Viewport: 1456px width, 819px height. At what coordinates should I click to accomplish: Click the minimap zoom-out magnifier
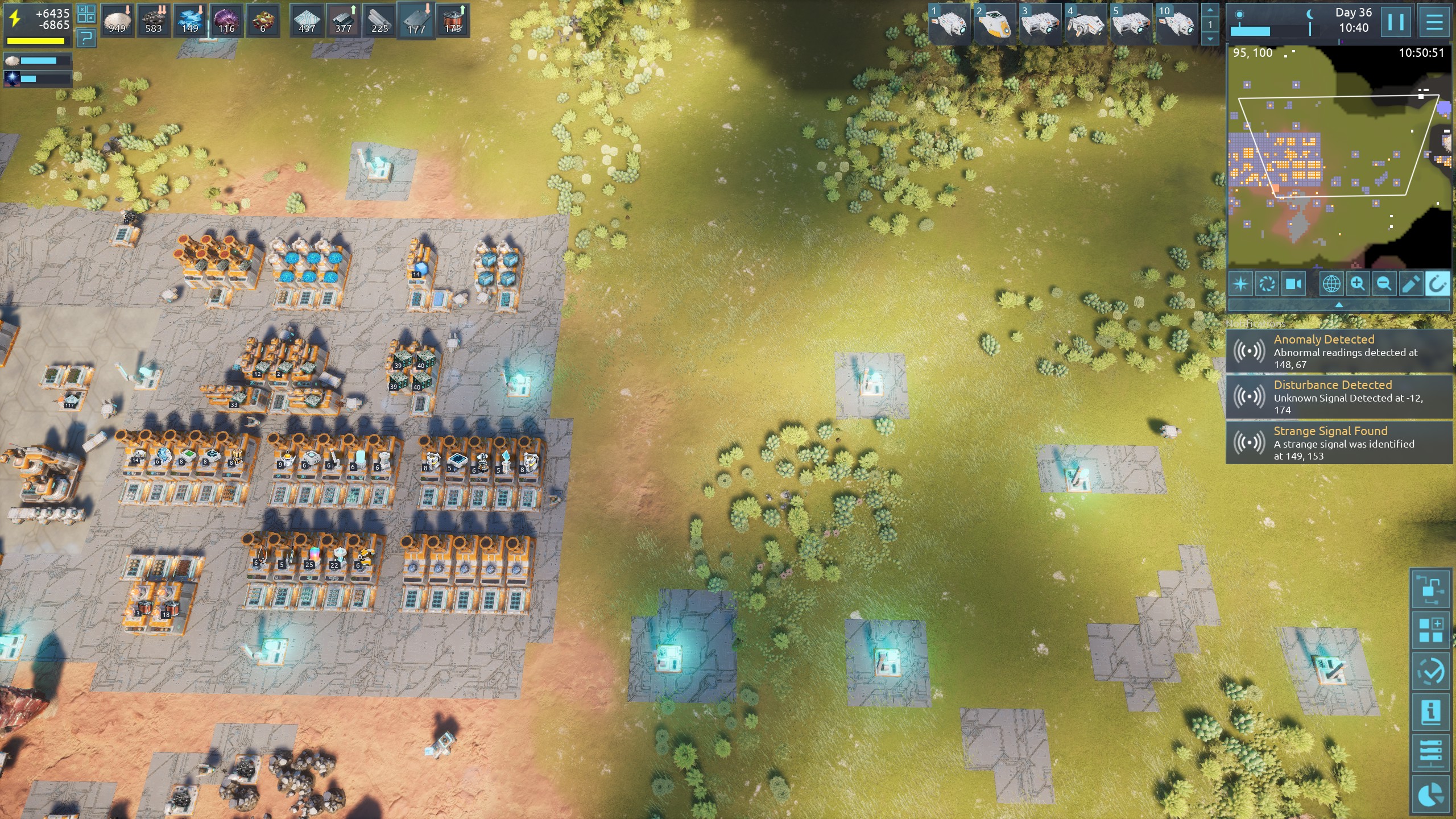point(1384,283)
